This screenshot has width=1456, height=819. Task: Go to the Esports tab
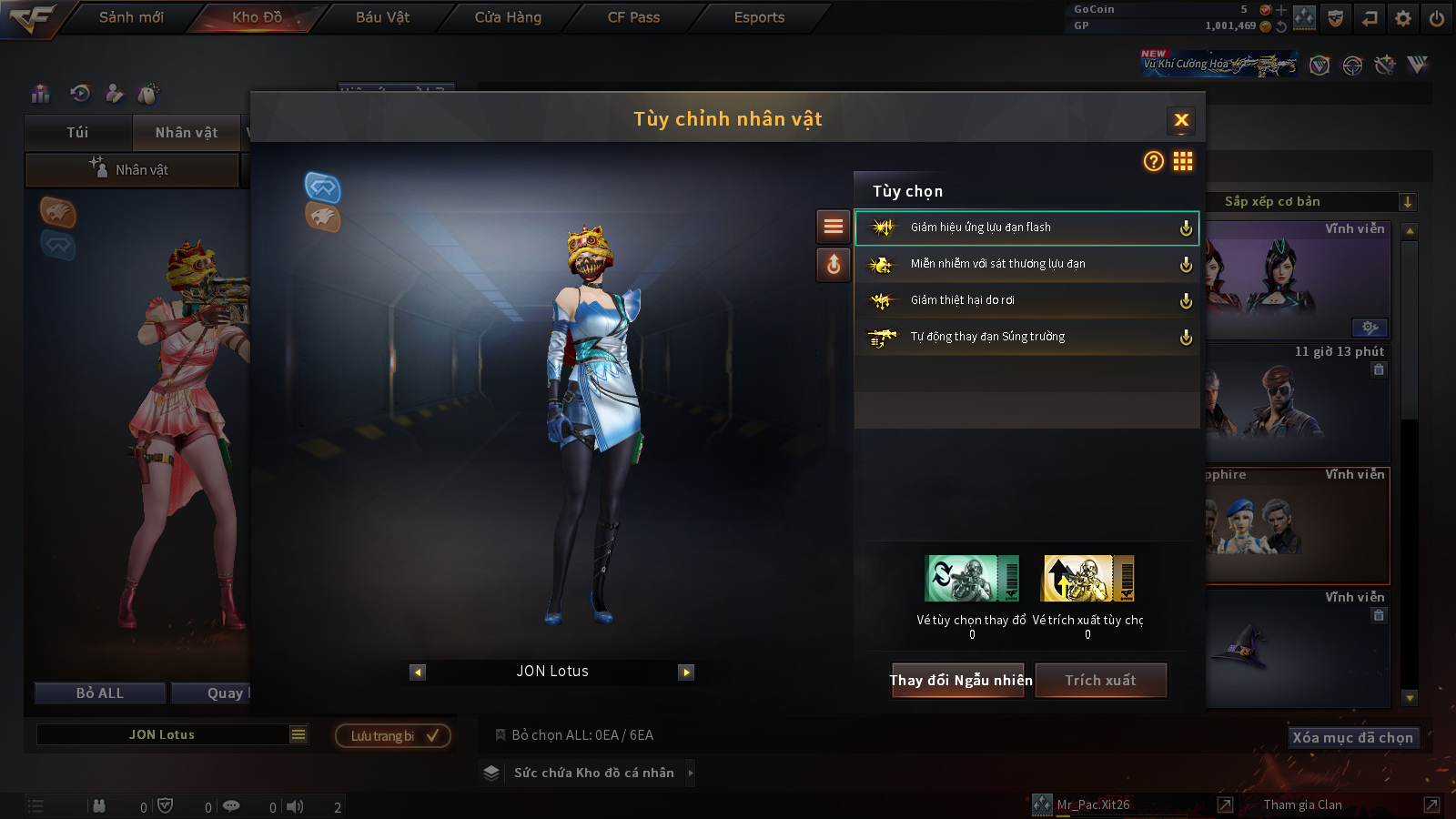click(759, 17)
